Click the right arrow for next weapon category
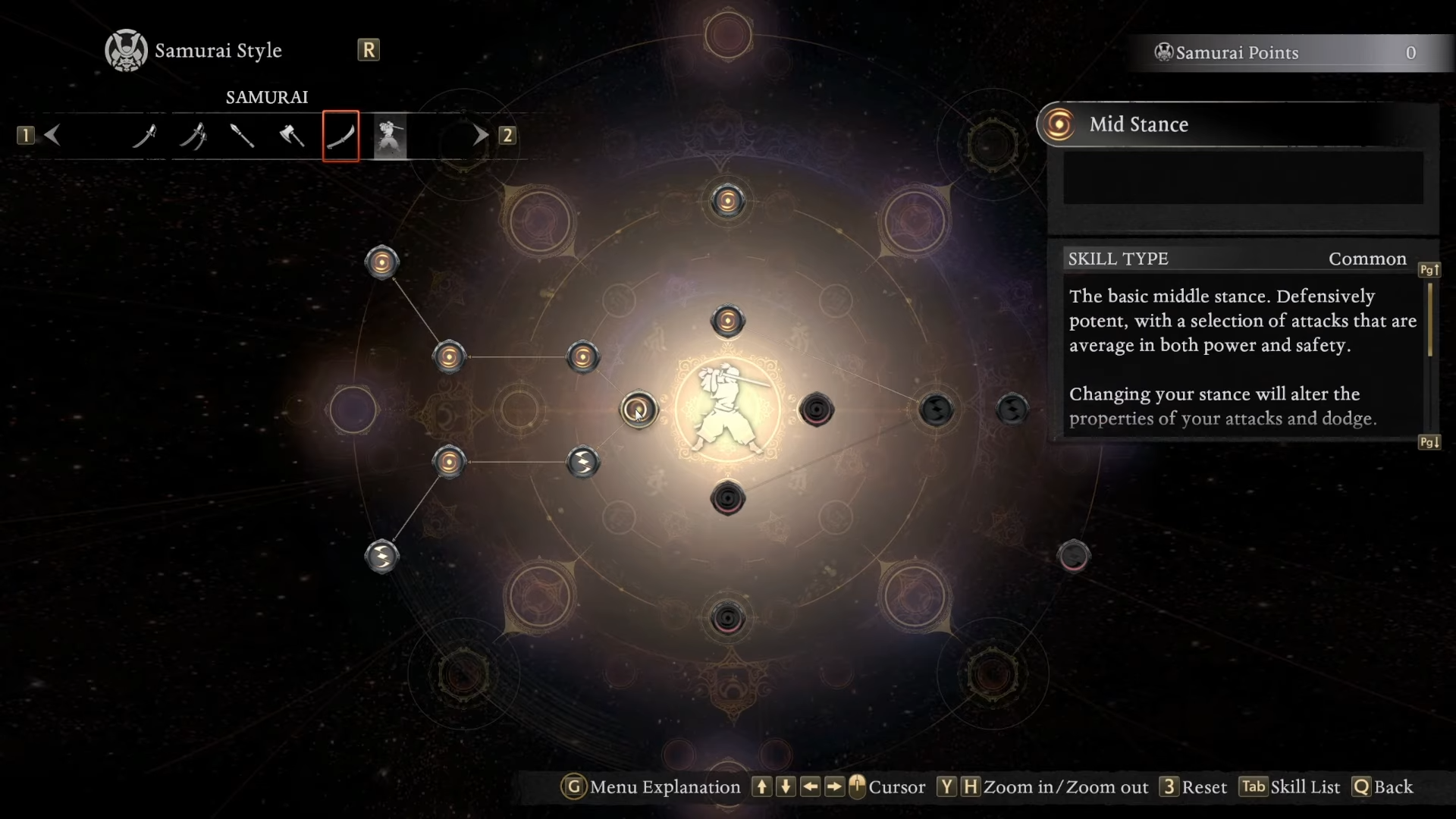 pyautogui.click(x=481, y=135)
